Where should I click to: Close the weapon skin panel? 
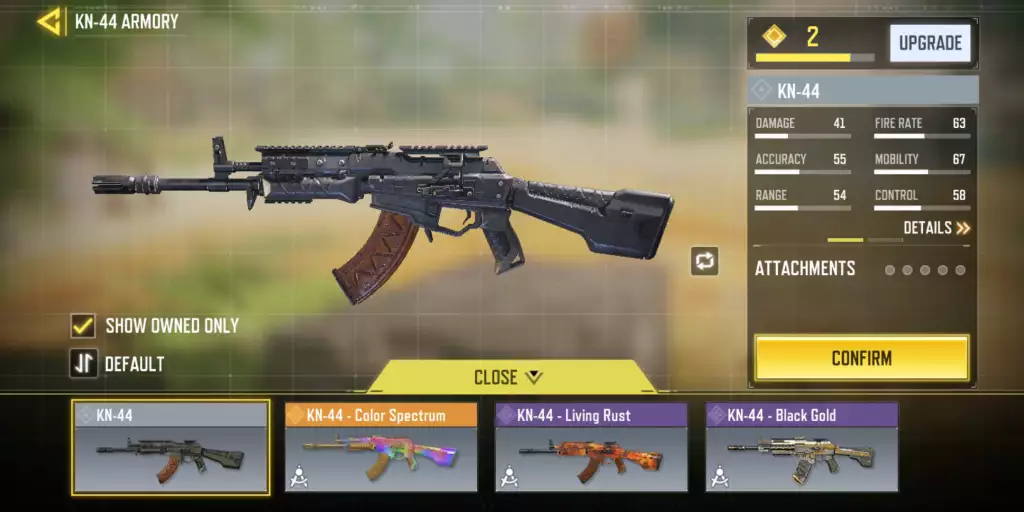(x=509, y=377)
